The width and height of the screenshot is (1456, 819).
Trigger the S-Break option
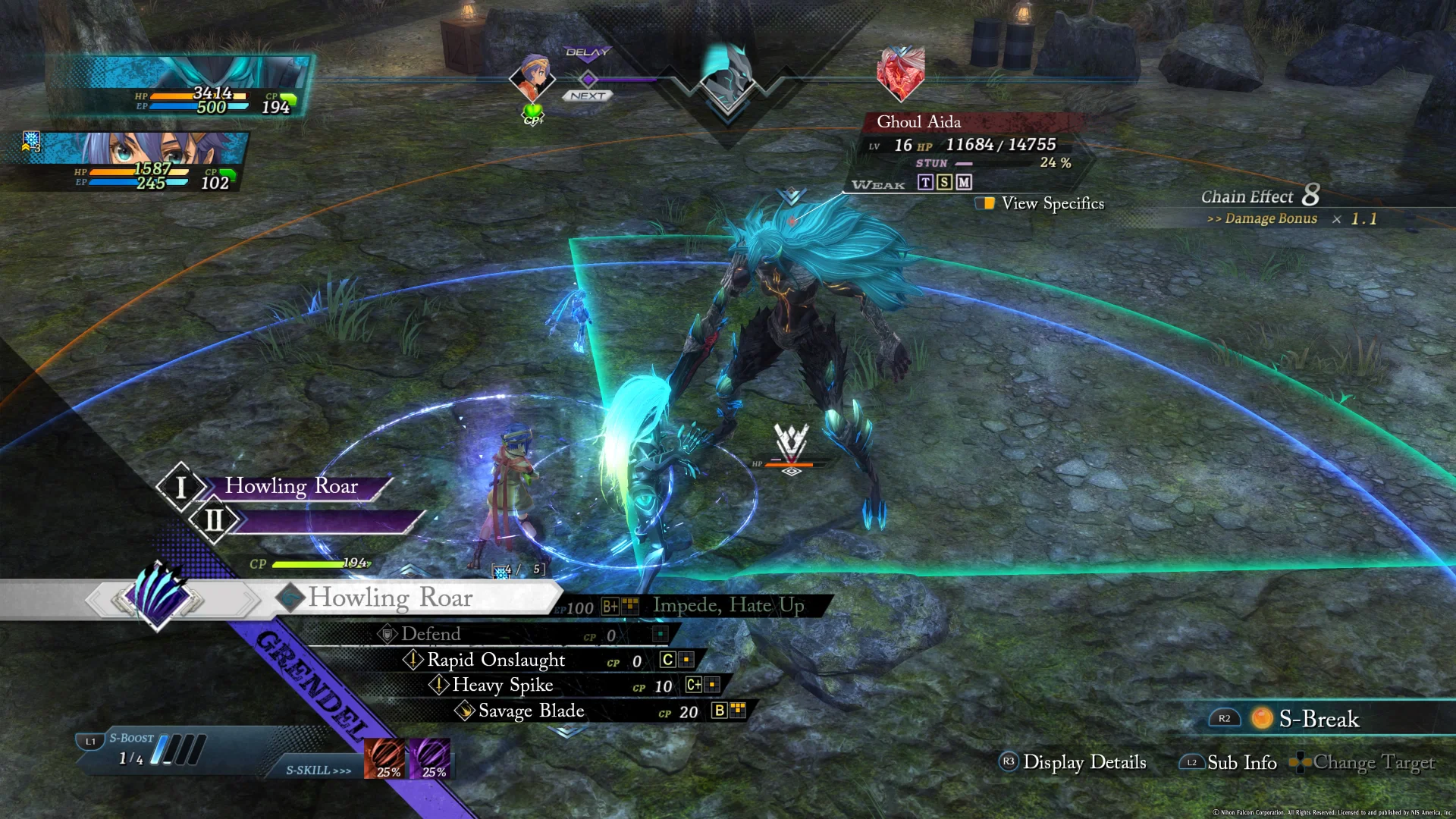(x=1318, y=719)
